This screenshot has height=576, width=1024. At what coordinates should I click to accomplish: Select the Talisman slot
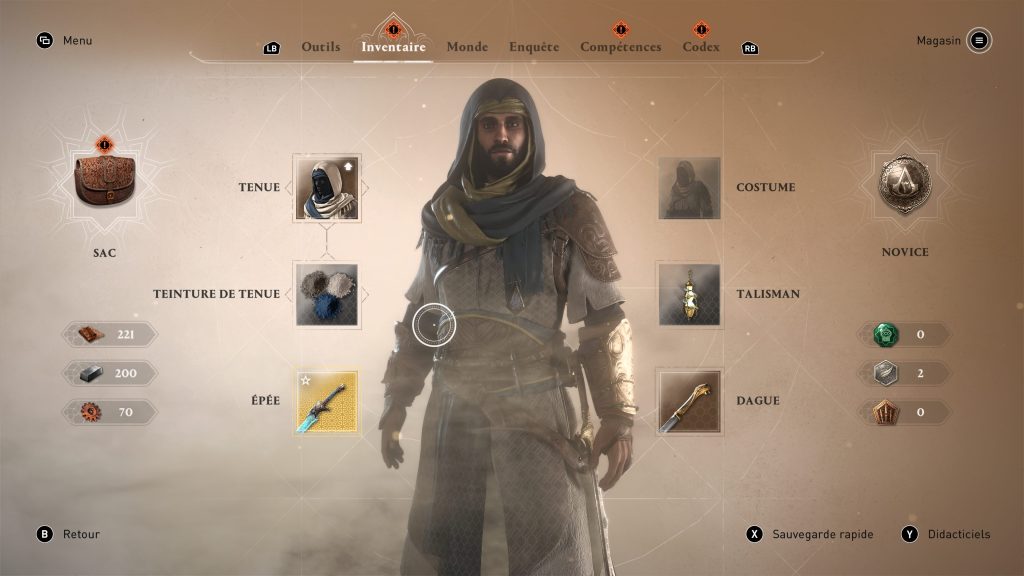point(689,294)
